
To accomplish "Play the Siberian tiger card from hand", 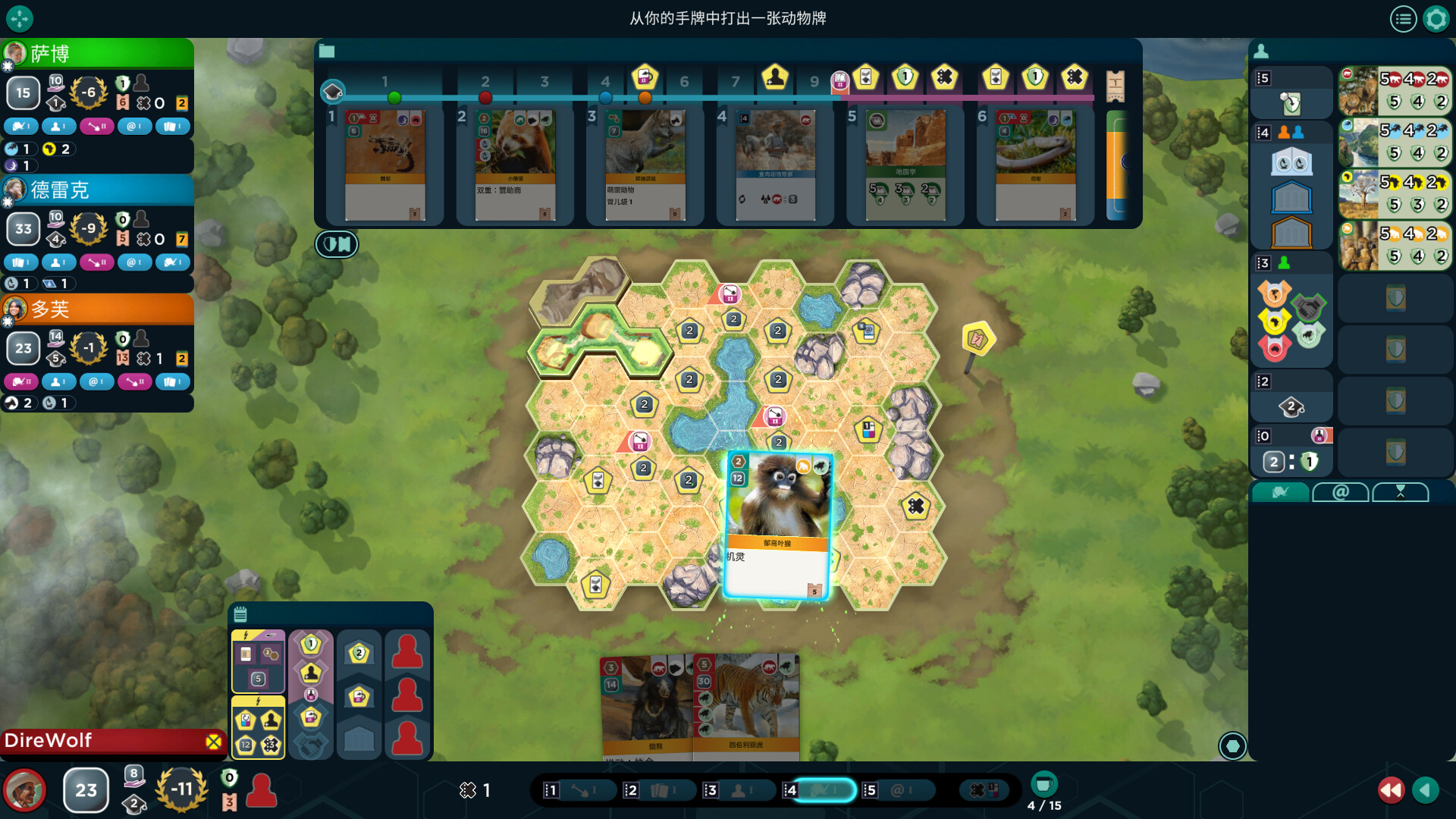I will coord(746,705).
